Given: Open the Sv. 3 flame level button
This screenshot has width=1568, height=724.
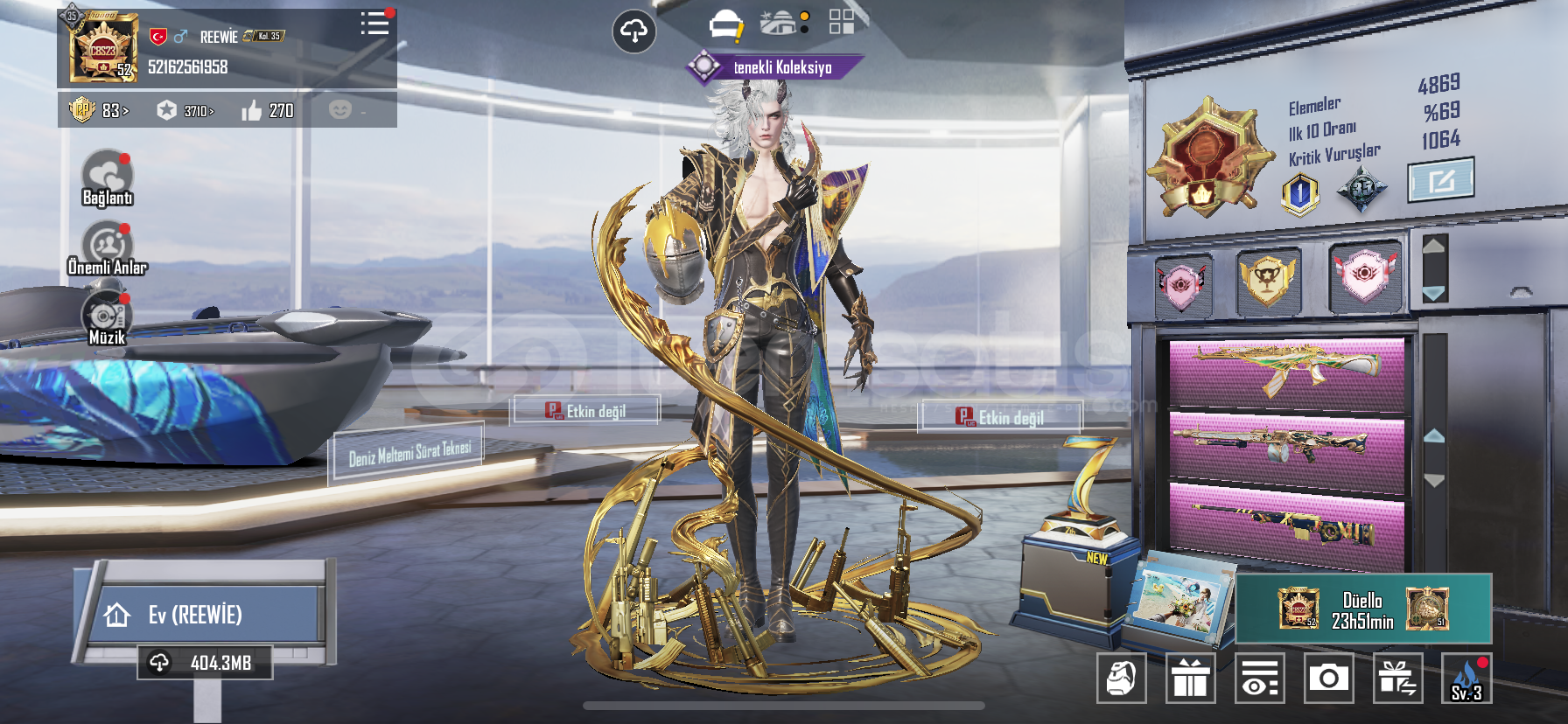Looking at the screenshot, I should (1466, 678).
